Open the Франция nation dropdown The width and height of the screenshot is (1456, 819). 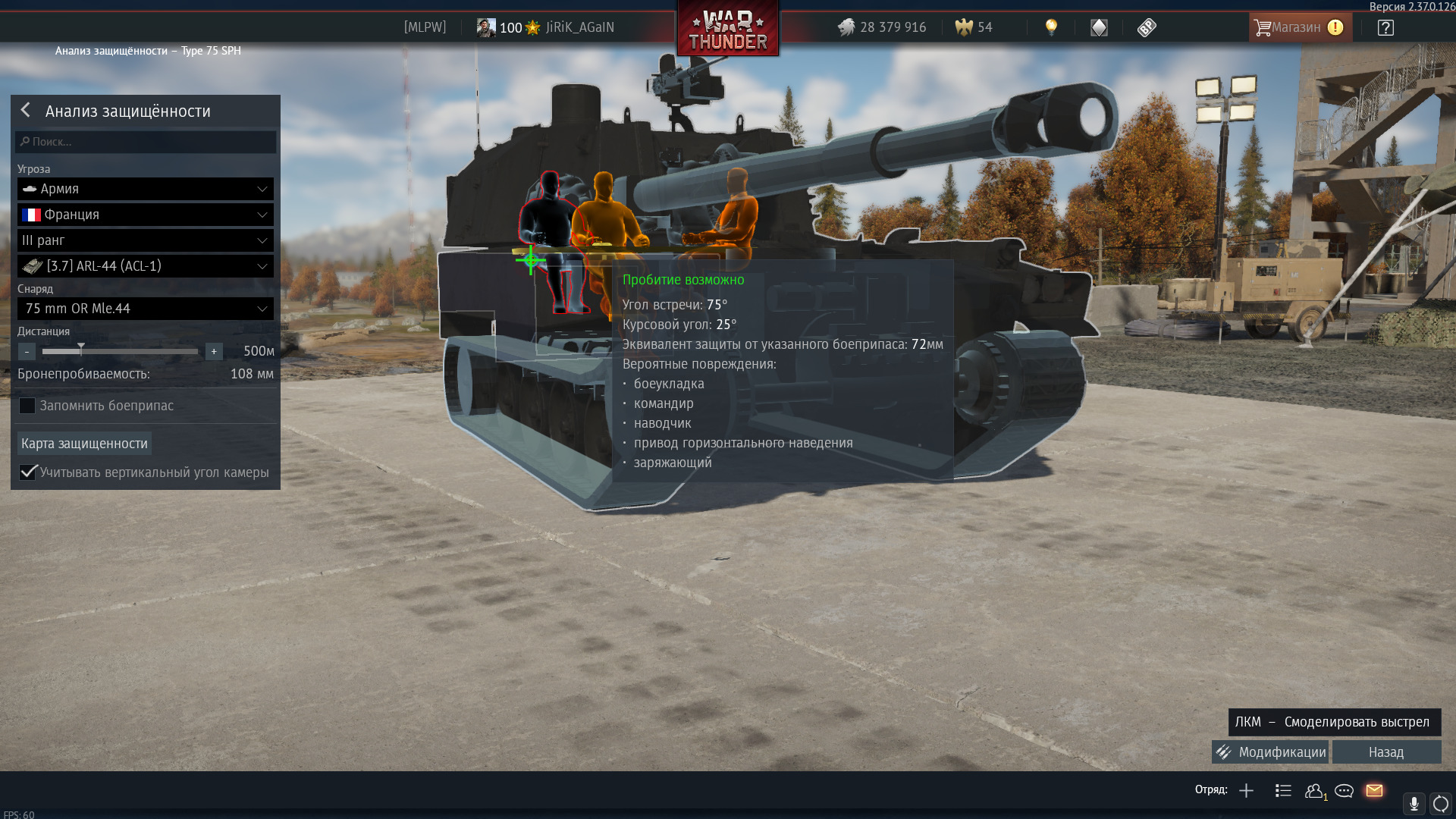click(146, 215)
